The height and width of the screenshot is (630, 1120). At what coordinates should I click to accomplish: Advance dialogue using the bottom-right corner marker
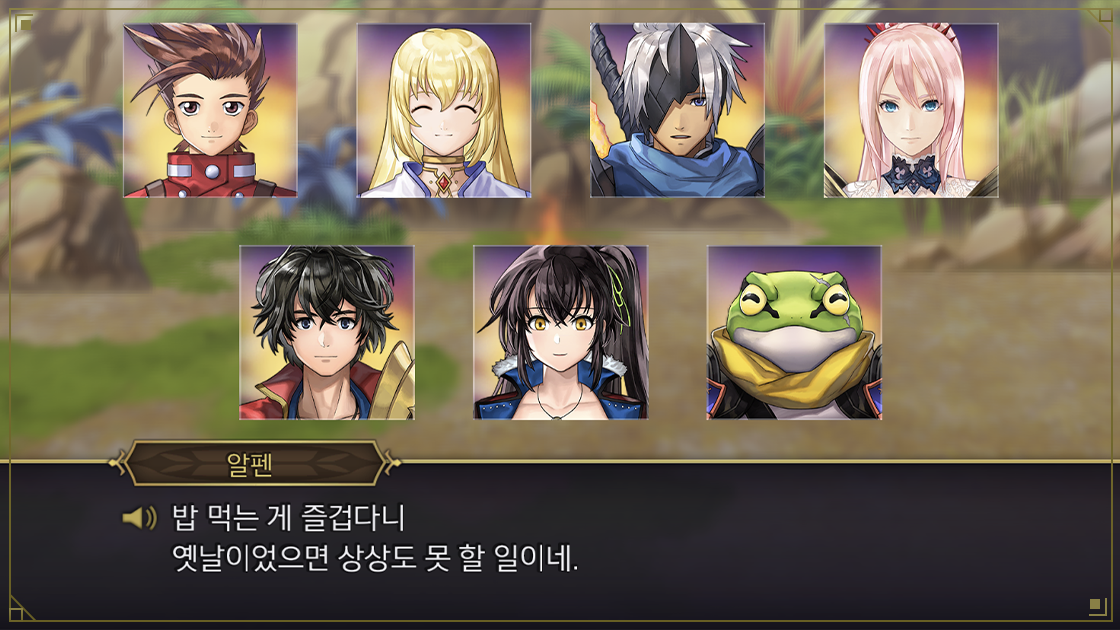[x=1095, y=605]
